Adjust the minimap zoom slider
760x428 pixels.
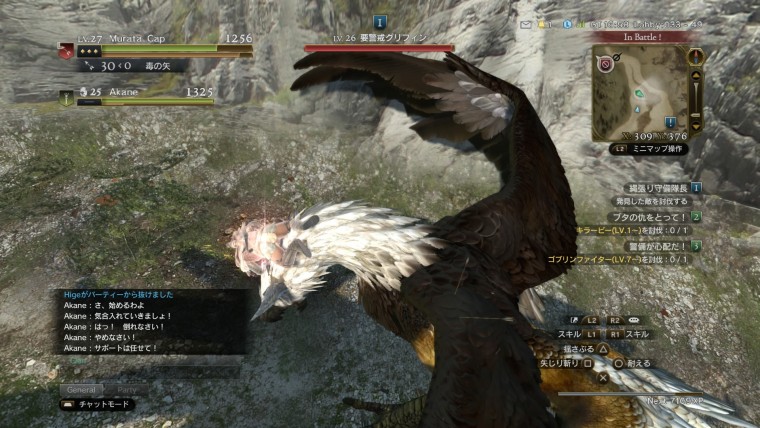pyautogui.click(x=696, y=95)
